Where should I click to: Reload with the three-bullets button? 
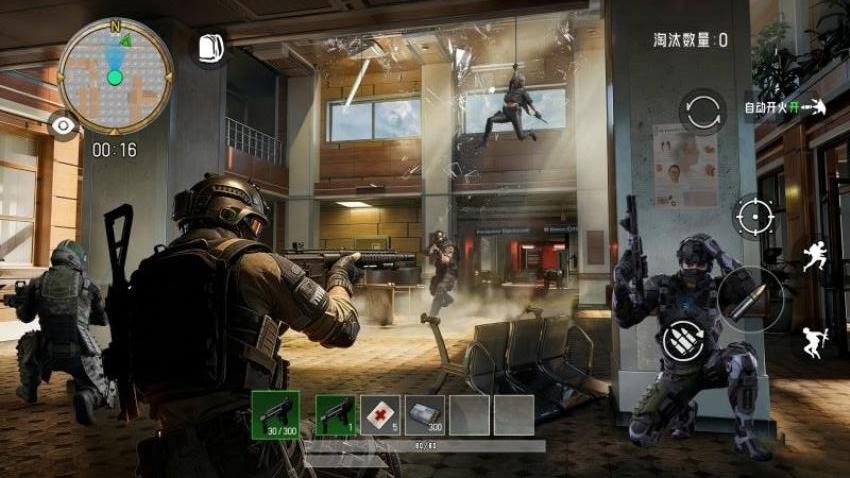[682, 341]
